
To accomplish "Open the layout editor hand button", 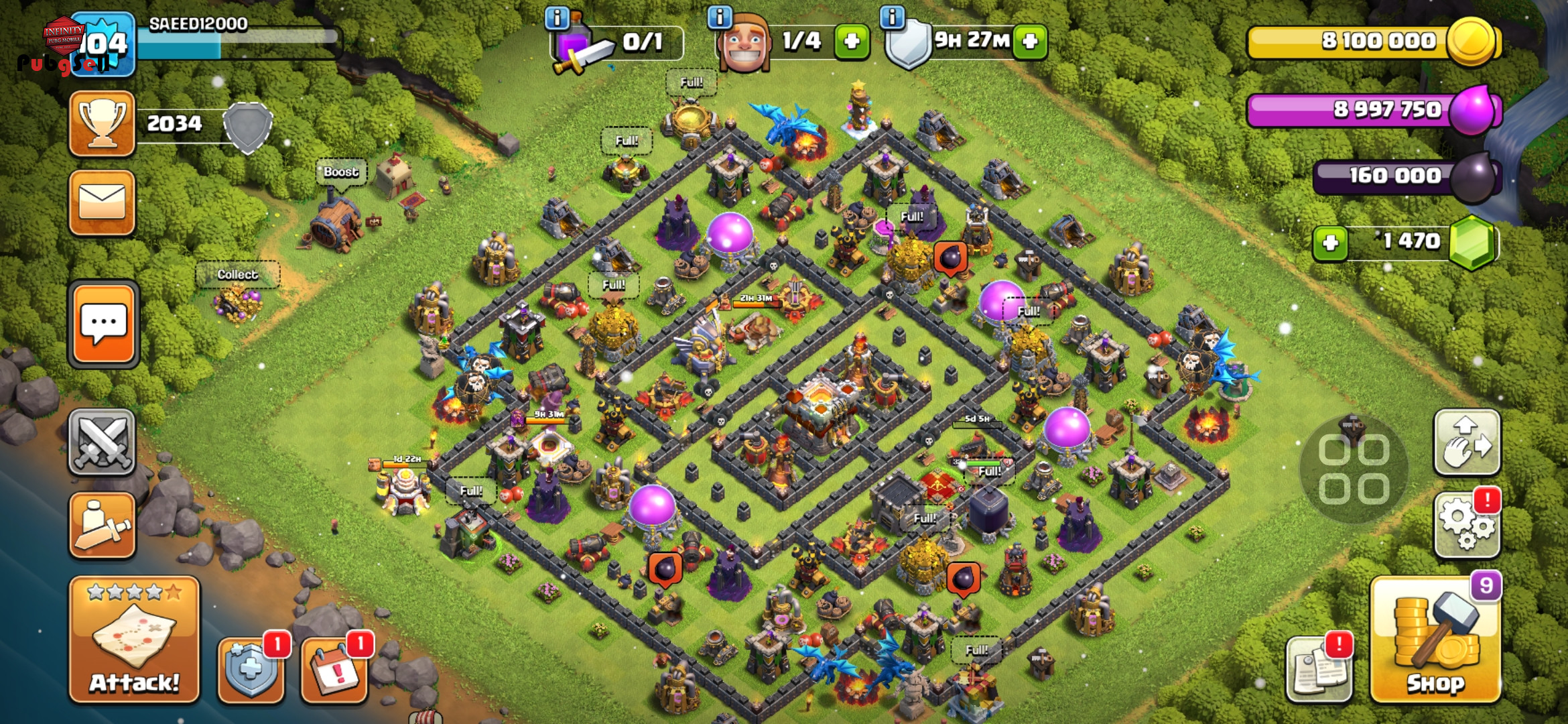I will tap(1466, 443).
